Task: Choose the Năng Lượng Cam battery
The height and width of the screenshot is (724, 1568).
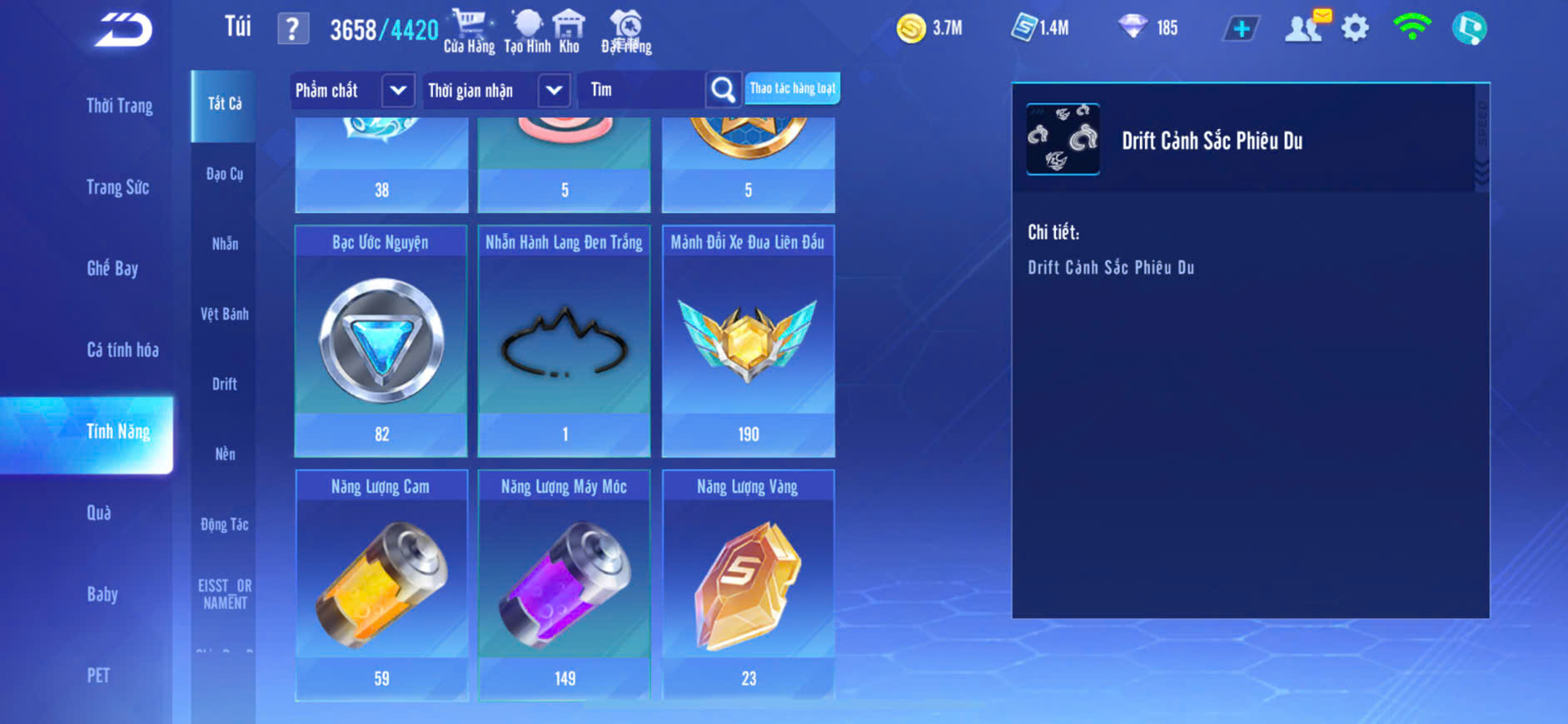Action: pyautogui.click(x=381, y=585)
